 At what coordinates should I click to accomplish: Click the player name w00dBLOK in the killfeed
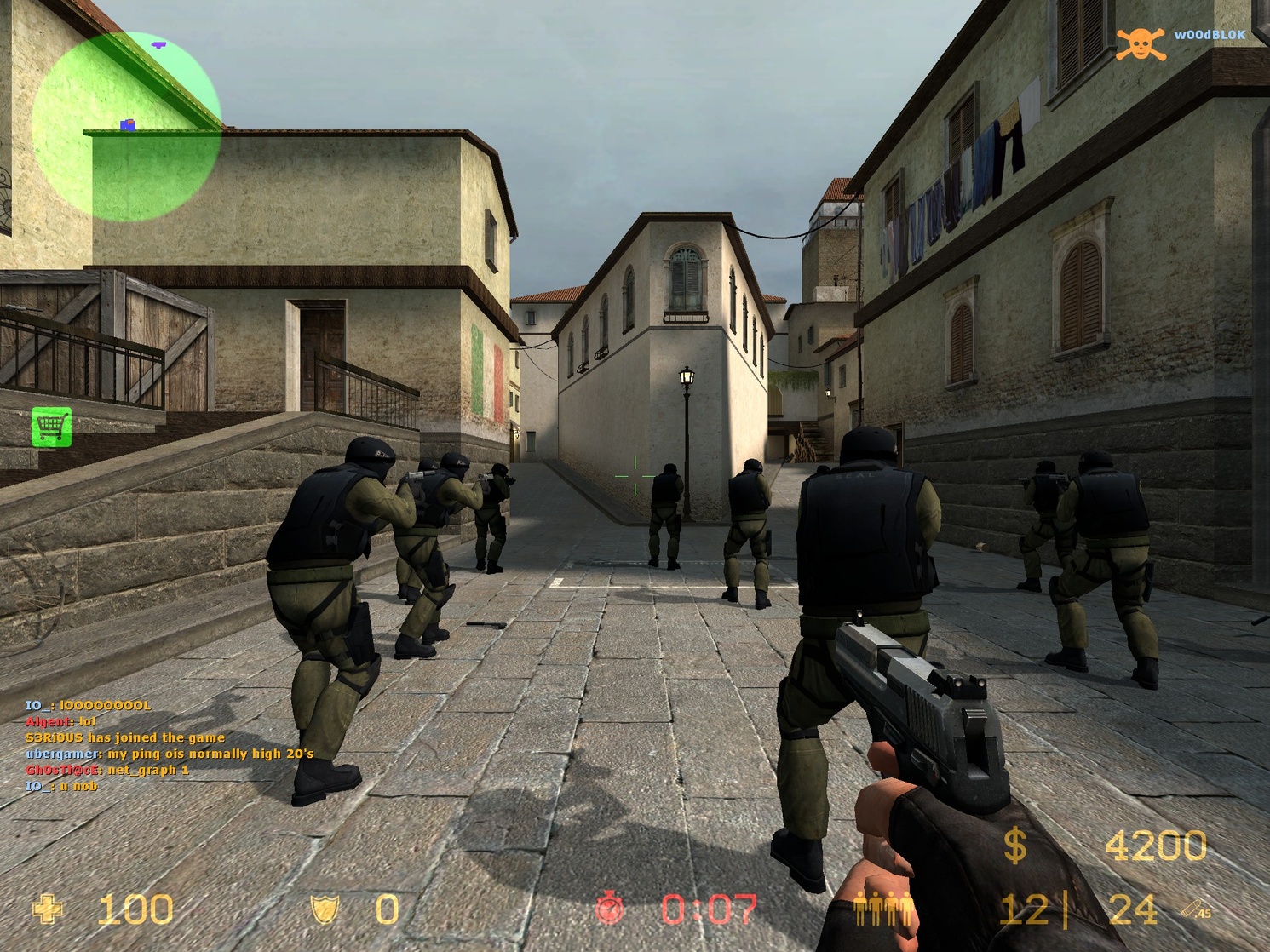click(x=1210, y=36)
